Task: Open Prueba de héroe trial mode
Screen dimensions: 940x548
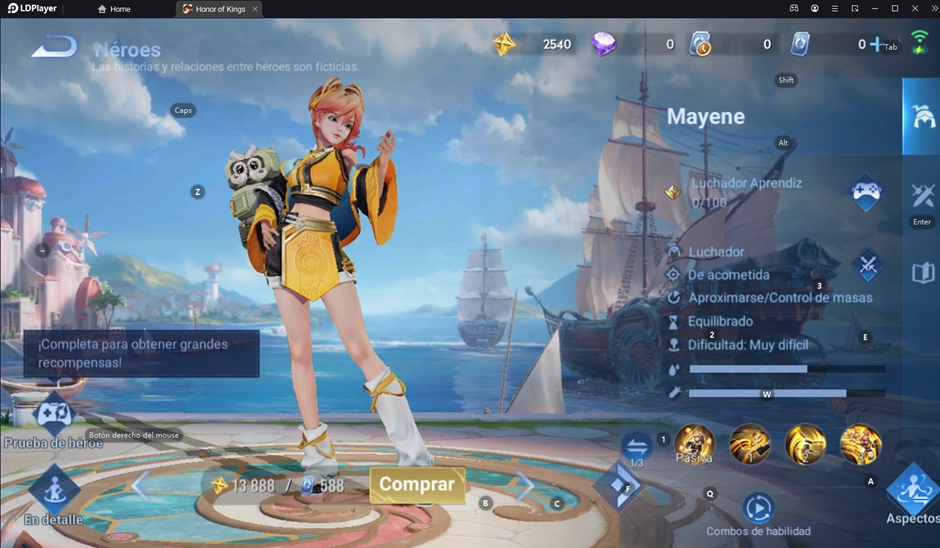Action: (53, 416)
